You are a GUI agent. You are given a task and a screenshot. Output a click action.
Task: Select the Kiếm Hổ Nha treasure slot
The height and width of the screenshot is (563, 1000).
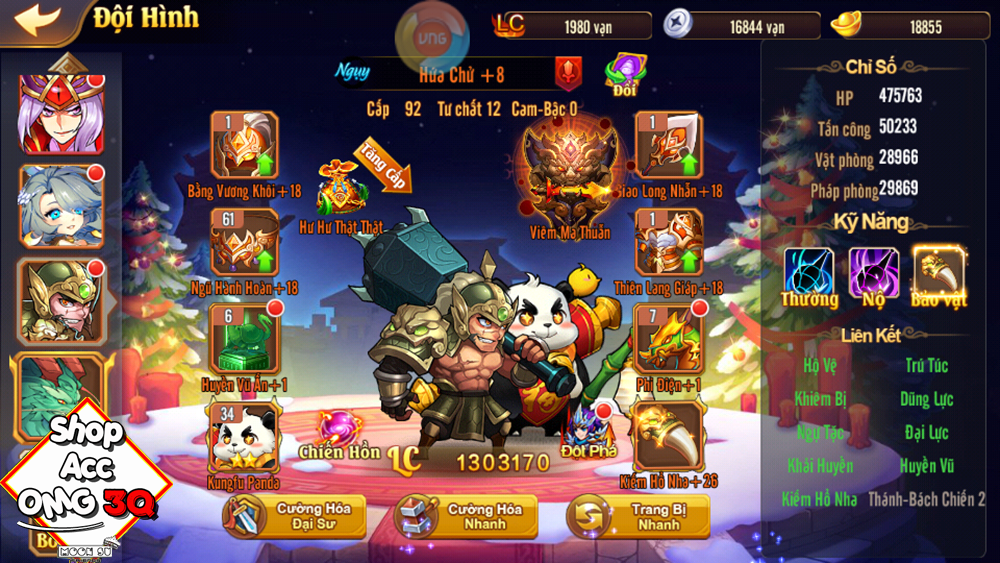(x=668, y=436)
